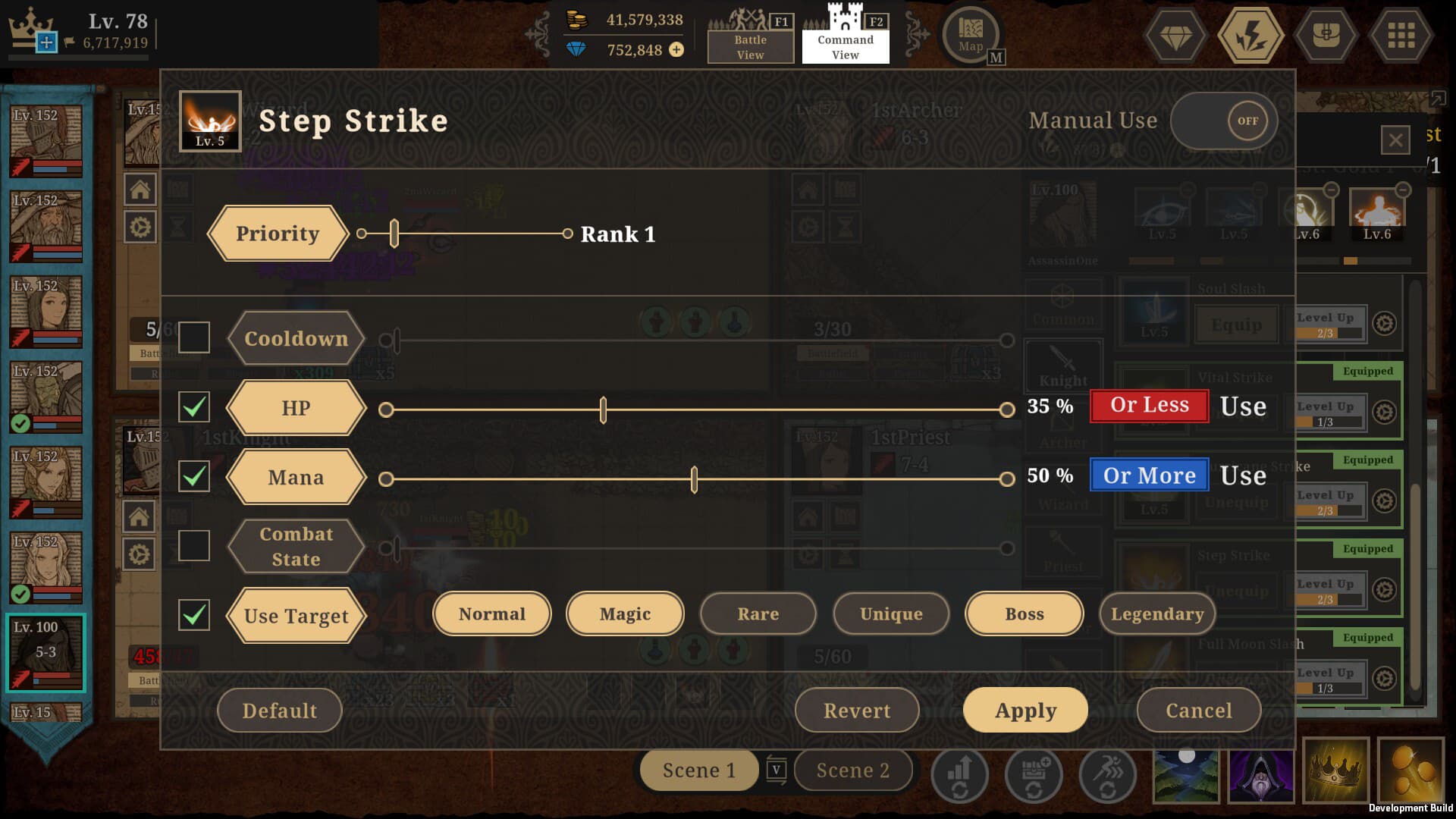Image resolution: width=1456 pixels, height=819 pixels.
Task: Click the grid menu hexagon icon
Action: 1402,34
